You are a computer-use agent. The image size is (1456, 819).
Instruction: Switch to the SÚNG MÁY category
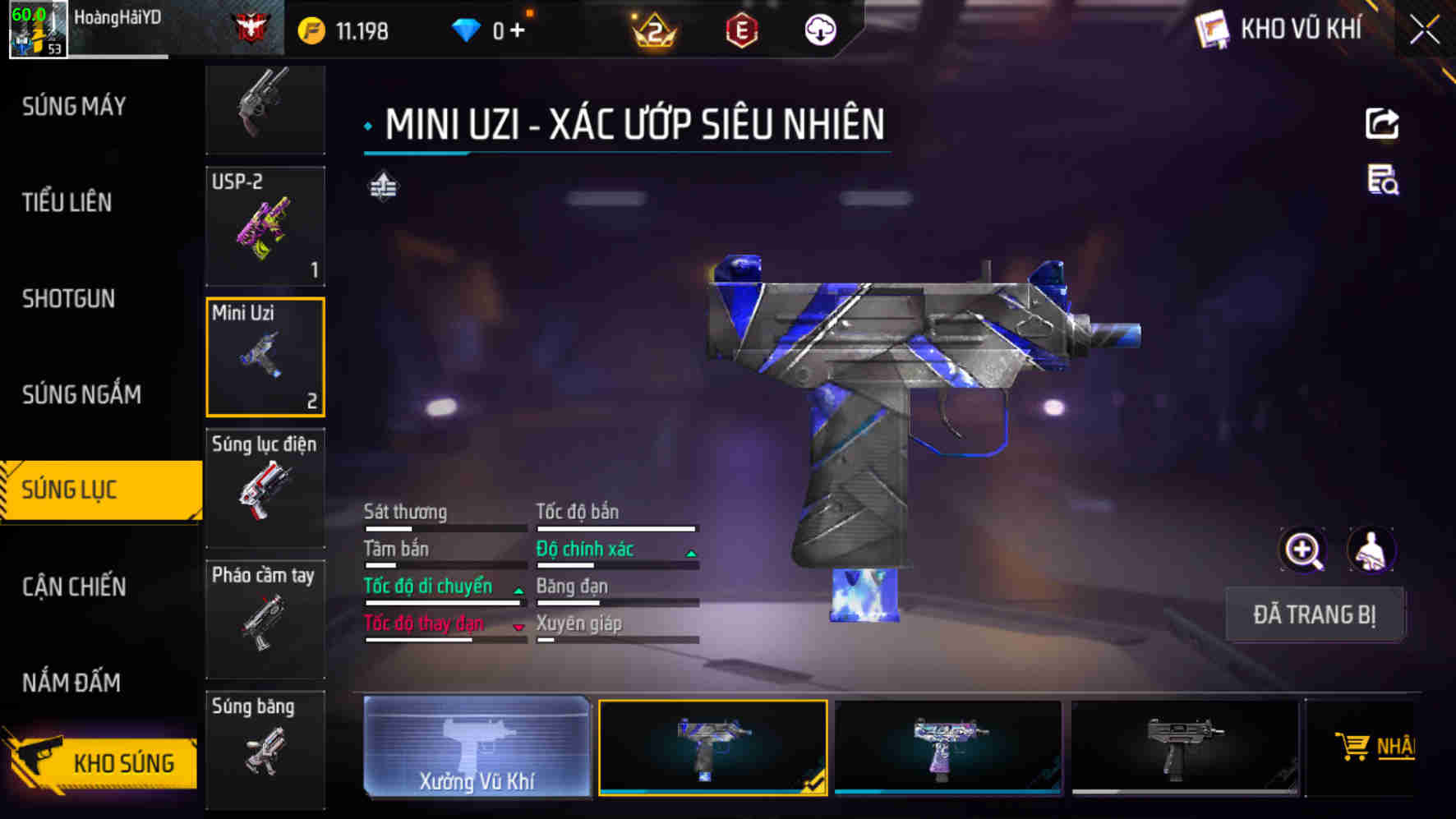coord(74,107)
